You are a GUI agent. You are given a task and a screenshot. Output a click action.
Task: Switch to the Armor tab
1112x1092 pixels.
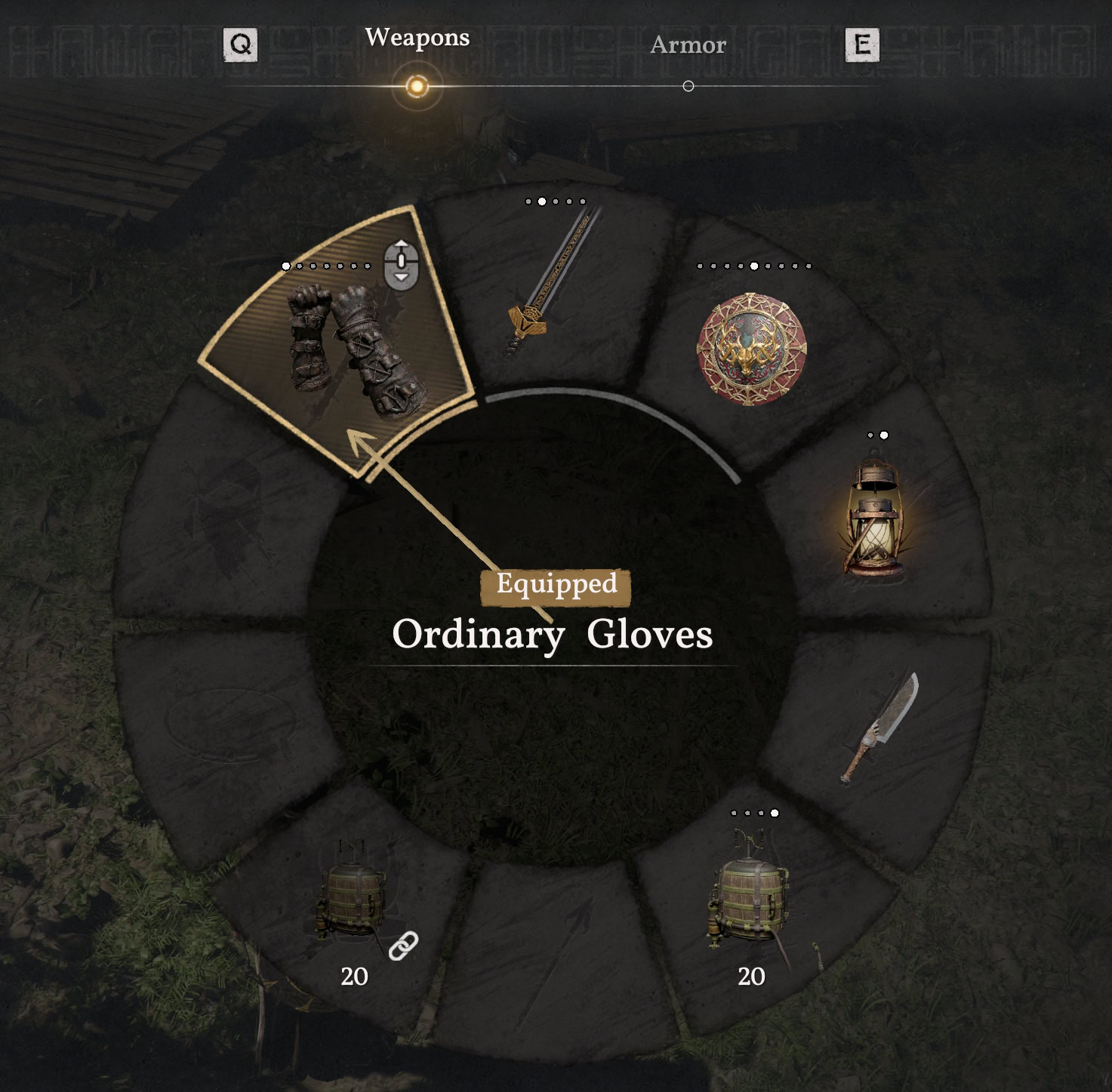click(688, 45)
